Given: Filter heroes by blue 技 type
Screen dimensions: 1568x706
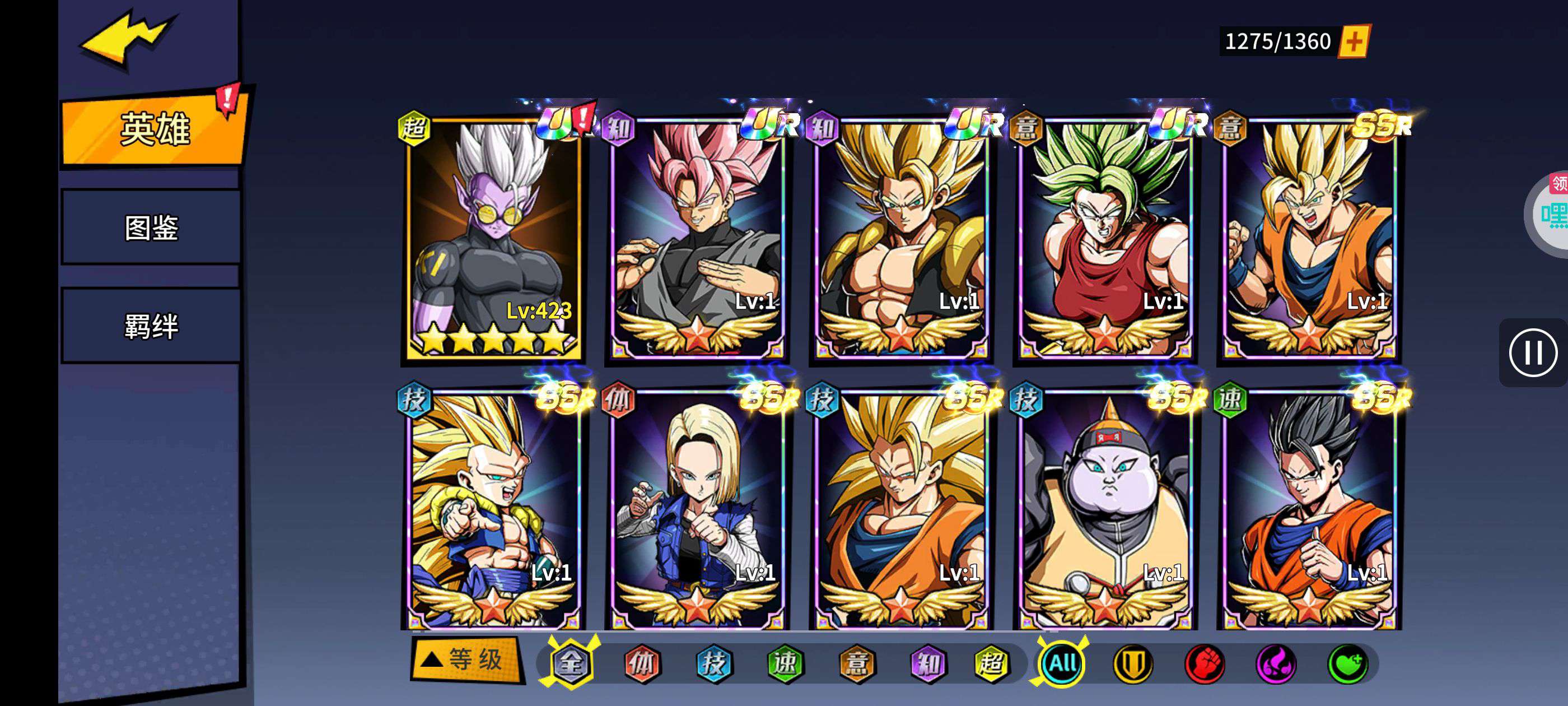Looking at the screenshot, I should [713, 663].
